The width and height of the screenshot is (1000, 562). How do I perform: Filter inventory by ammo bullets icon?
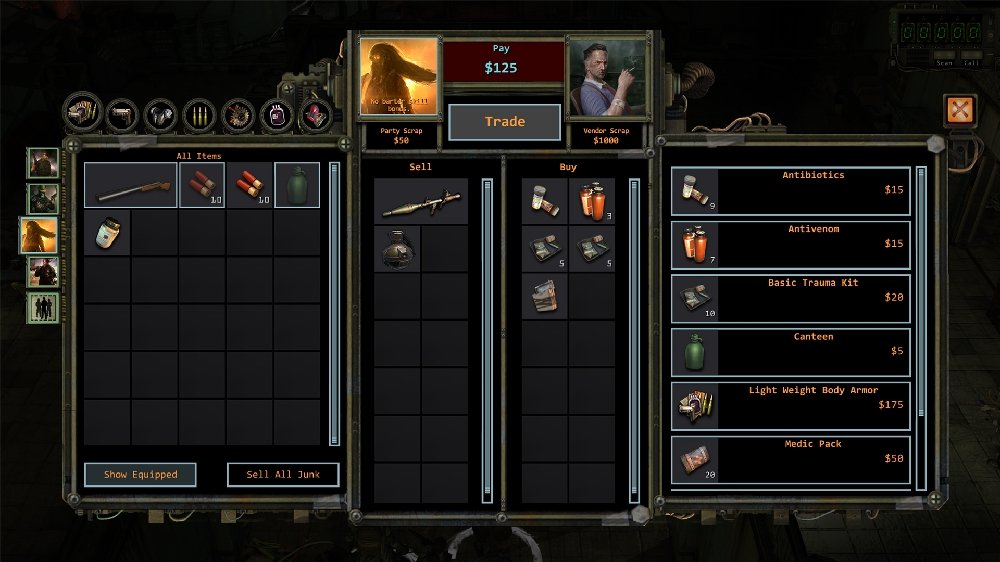point(199,115)
